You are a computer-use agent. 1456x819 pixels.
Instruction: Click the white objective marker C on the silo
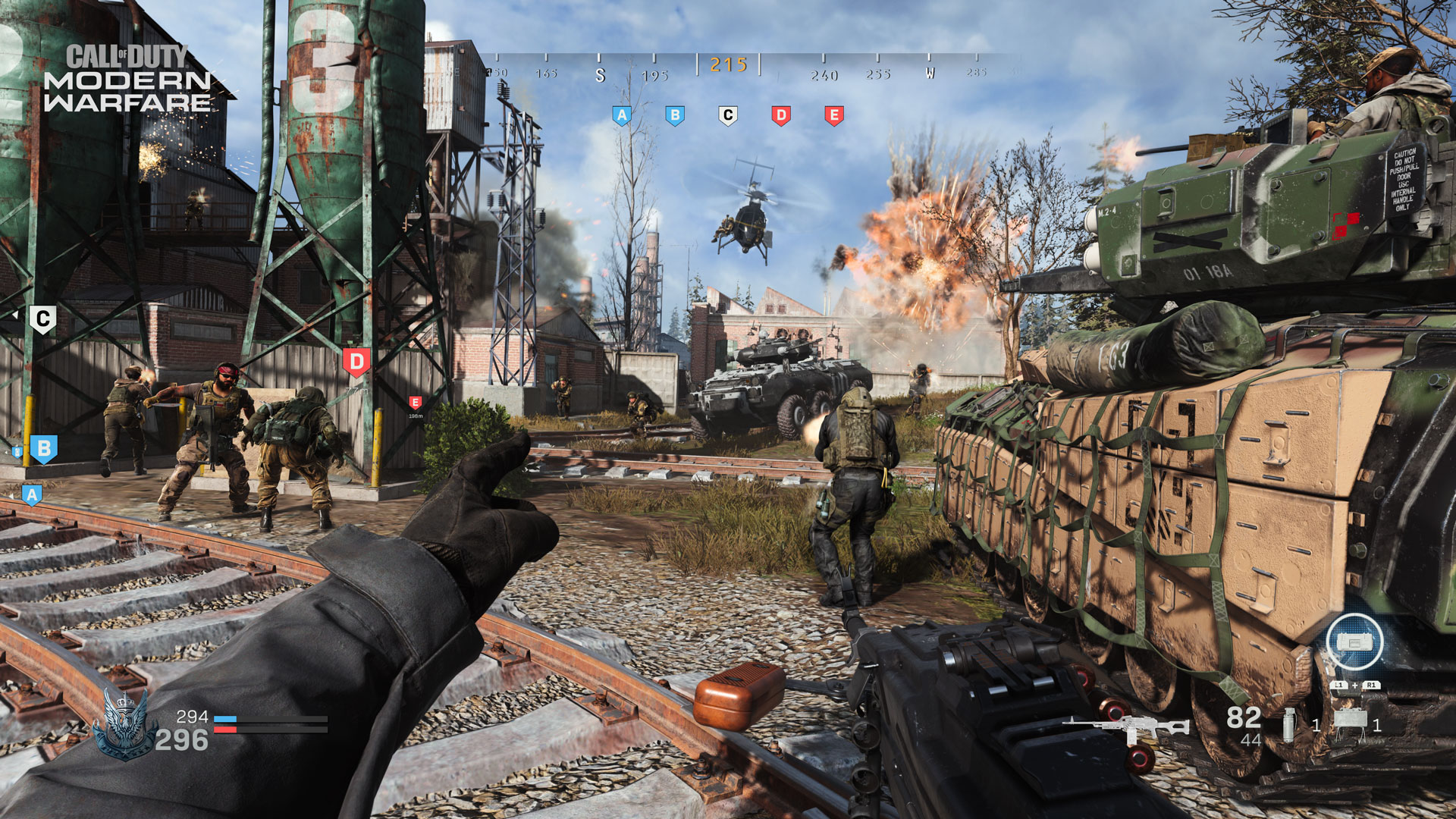pos(43,315)
